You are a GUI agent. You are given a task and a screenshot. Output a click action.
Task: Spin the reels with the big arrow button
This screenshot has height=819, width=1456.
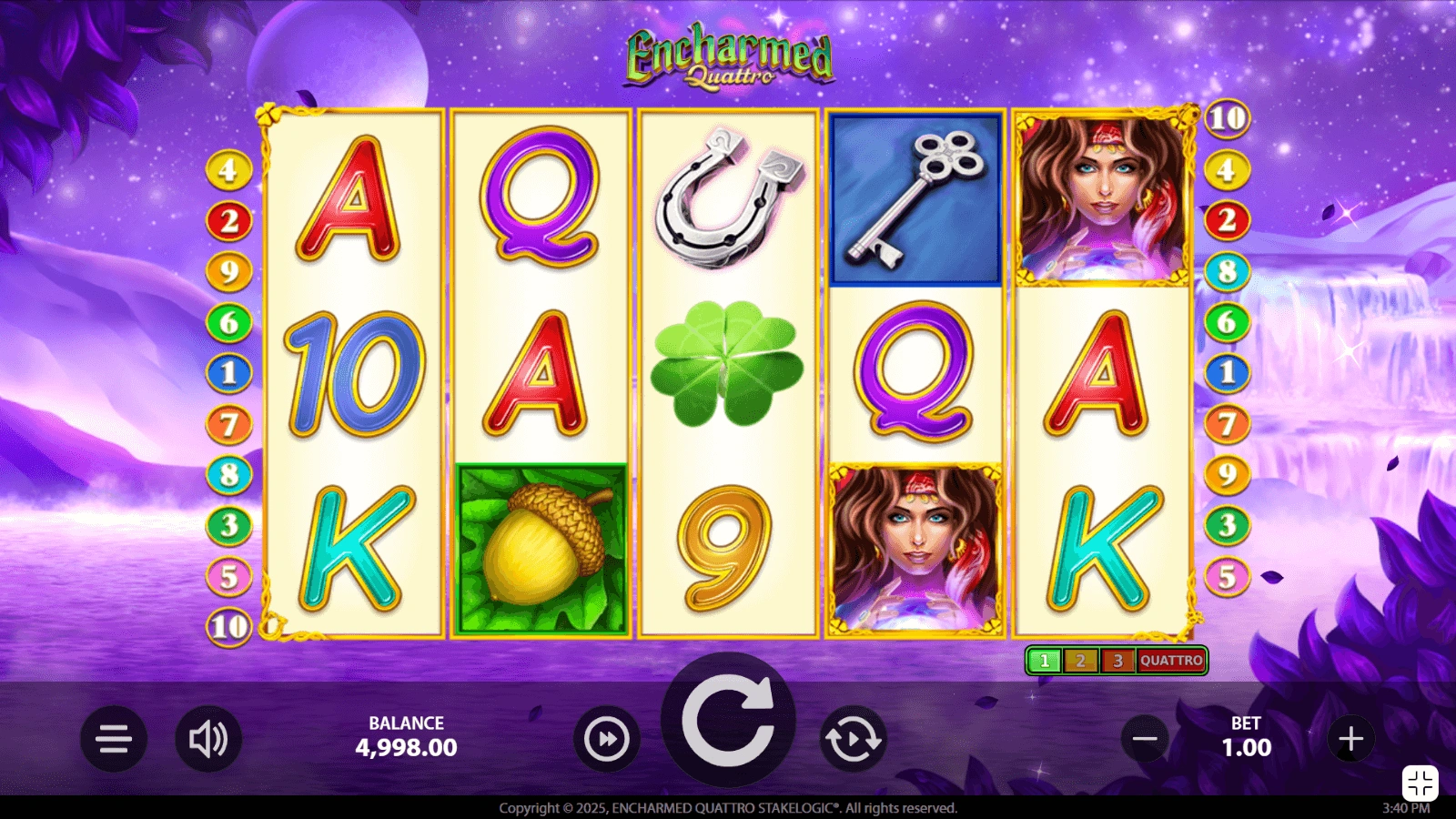(x=728, y=722)
